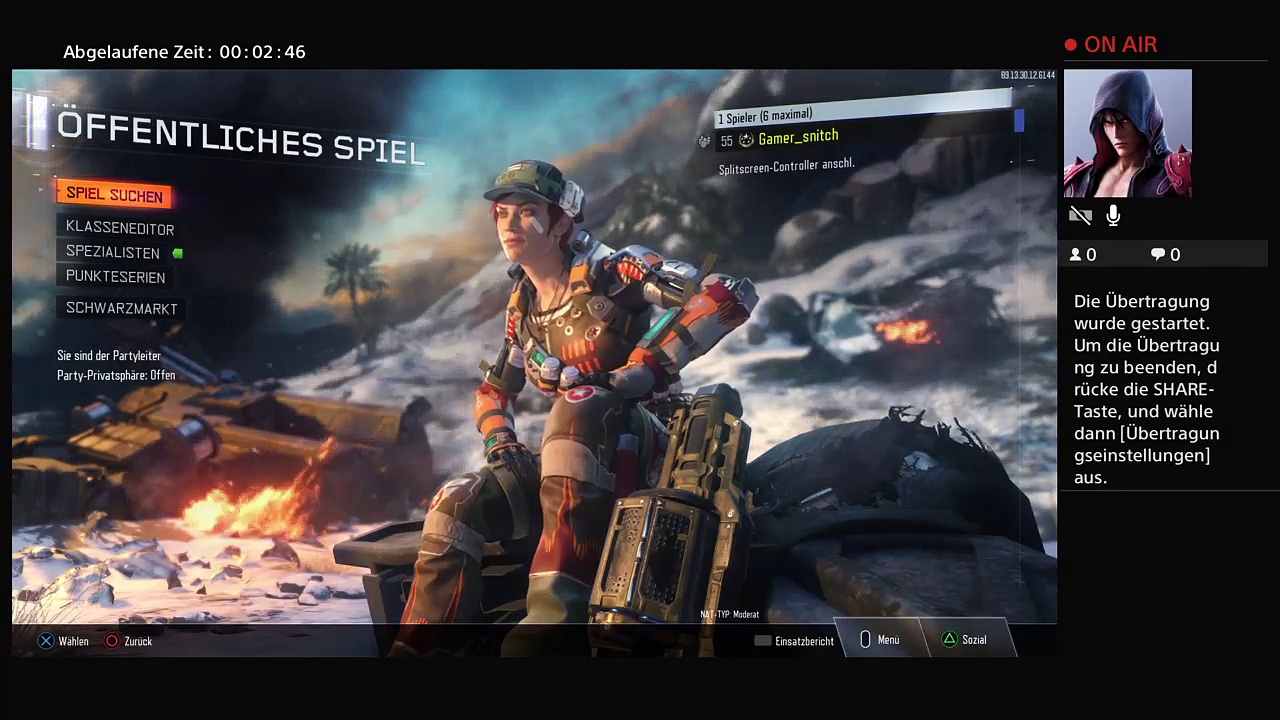Select Gamer_snitch in the player list
Image resolution: width=1280 pixels, height=720 pixels.
[x=798, y=138]
